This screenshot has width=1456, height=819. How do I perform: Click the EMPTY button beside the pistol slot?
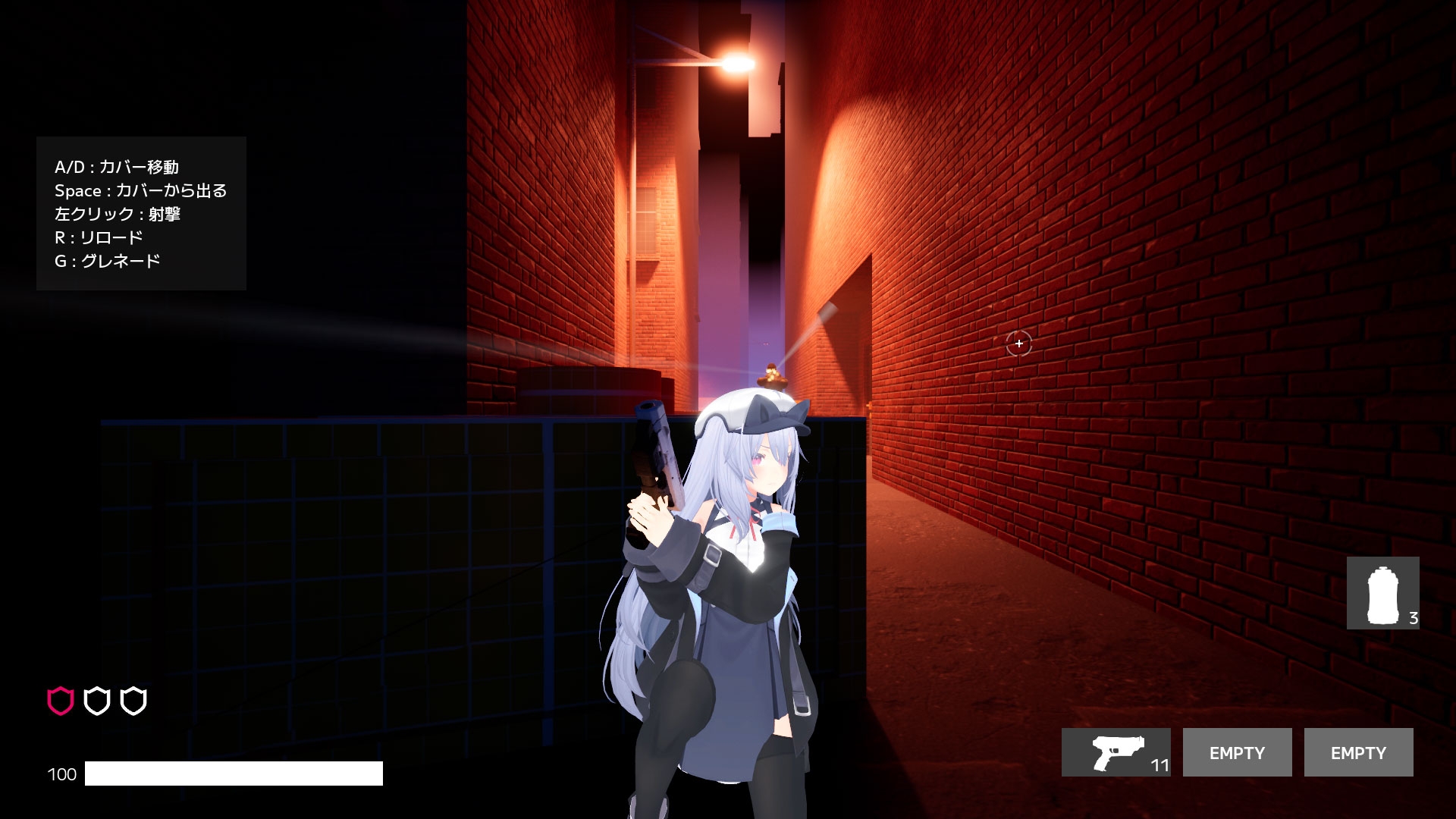click(1237, 752)
